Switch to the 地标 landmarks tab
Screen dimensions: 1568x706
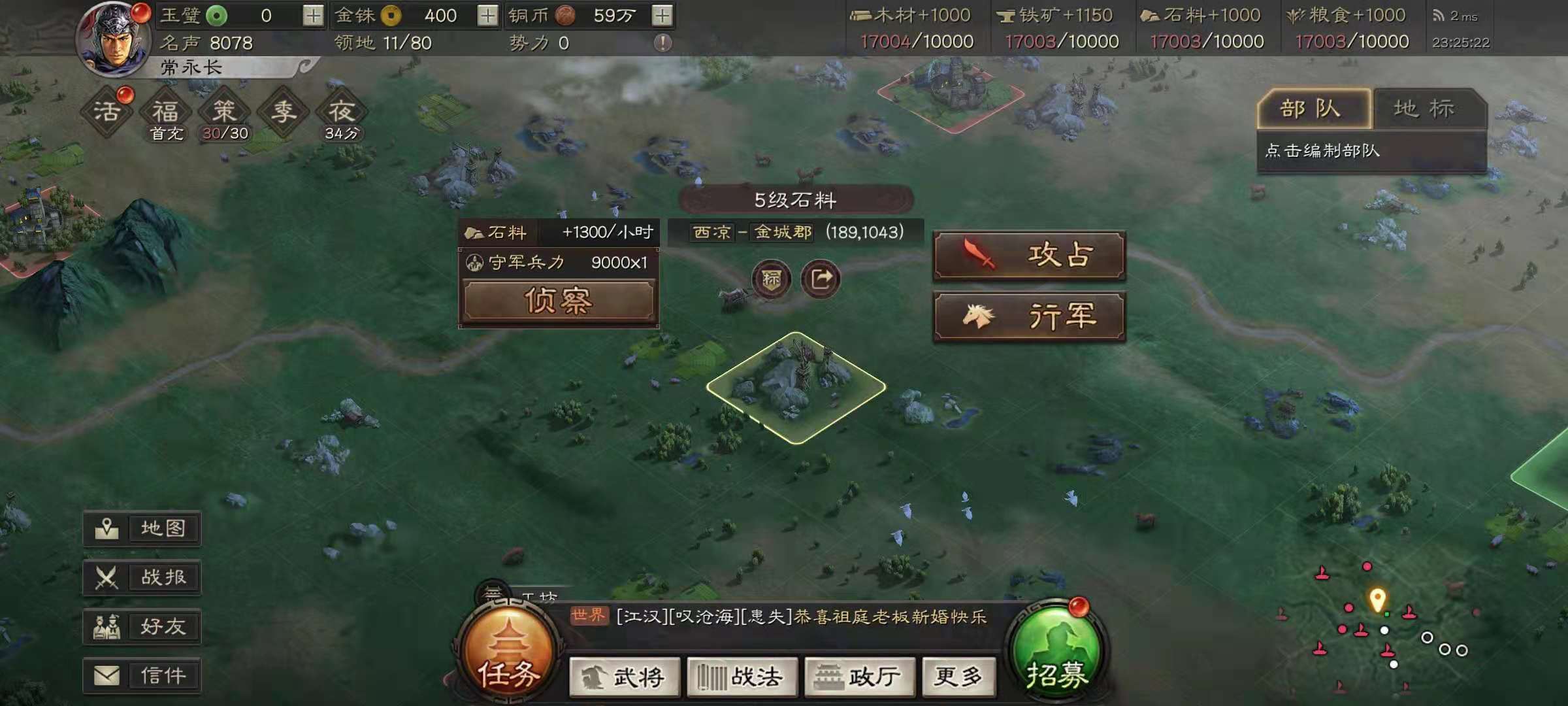point(1424,108)
